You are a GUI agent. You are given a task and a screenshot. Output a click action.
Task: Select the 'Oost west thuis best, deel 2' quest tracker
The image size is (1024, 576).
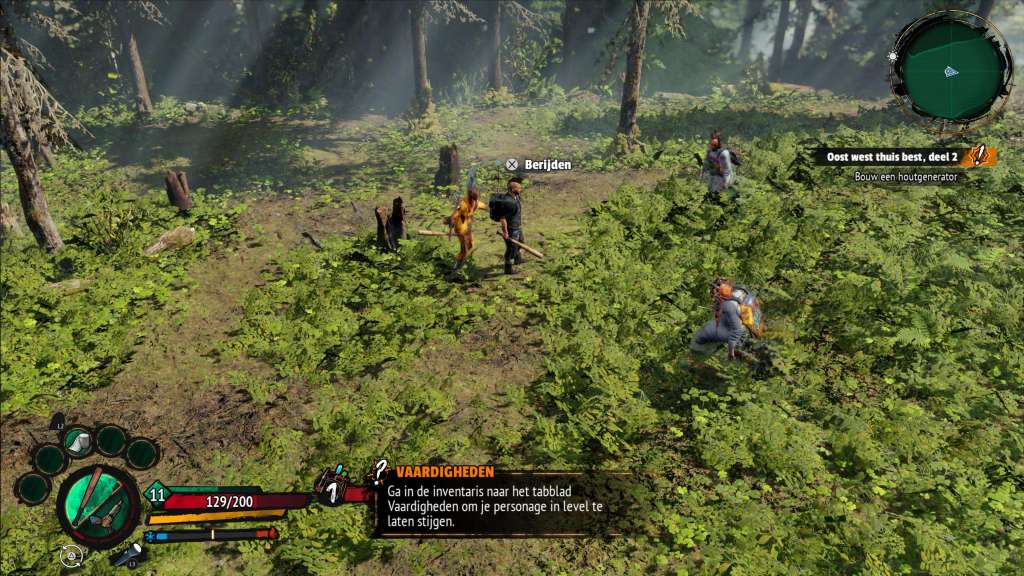tap(893, 156)
